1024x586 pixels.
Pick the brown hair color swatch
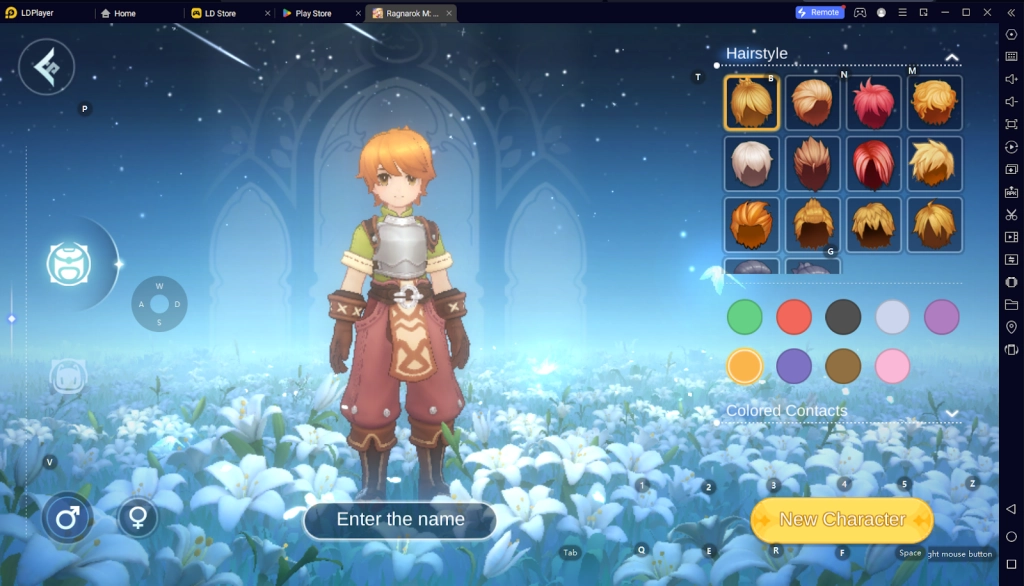tap(843, 366)
